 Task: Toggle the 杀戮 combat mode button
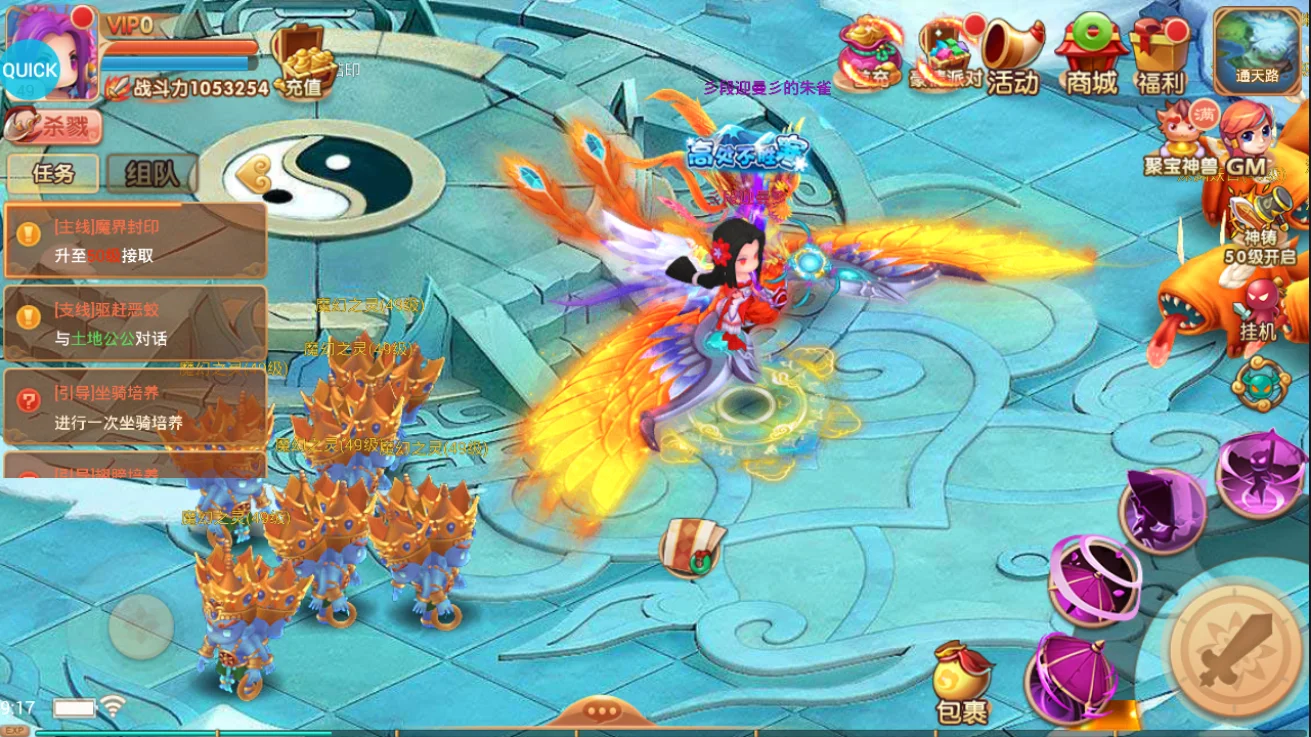[x=54, y=126]
